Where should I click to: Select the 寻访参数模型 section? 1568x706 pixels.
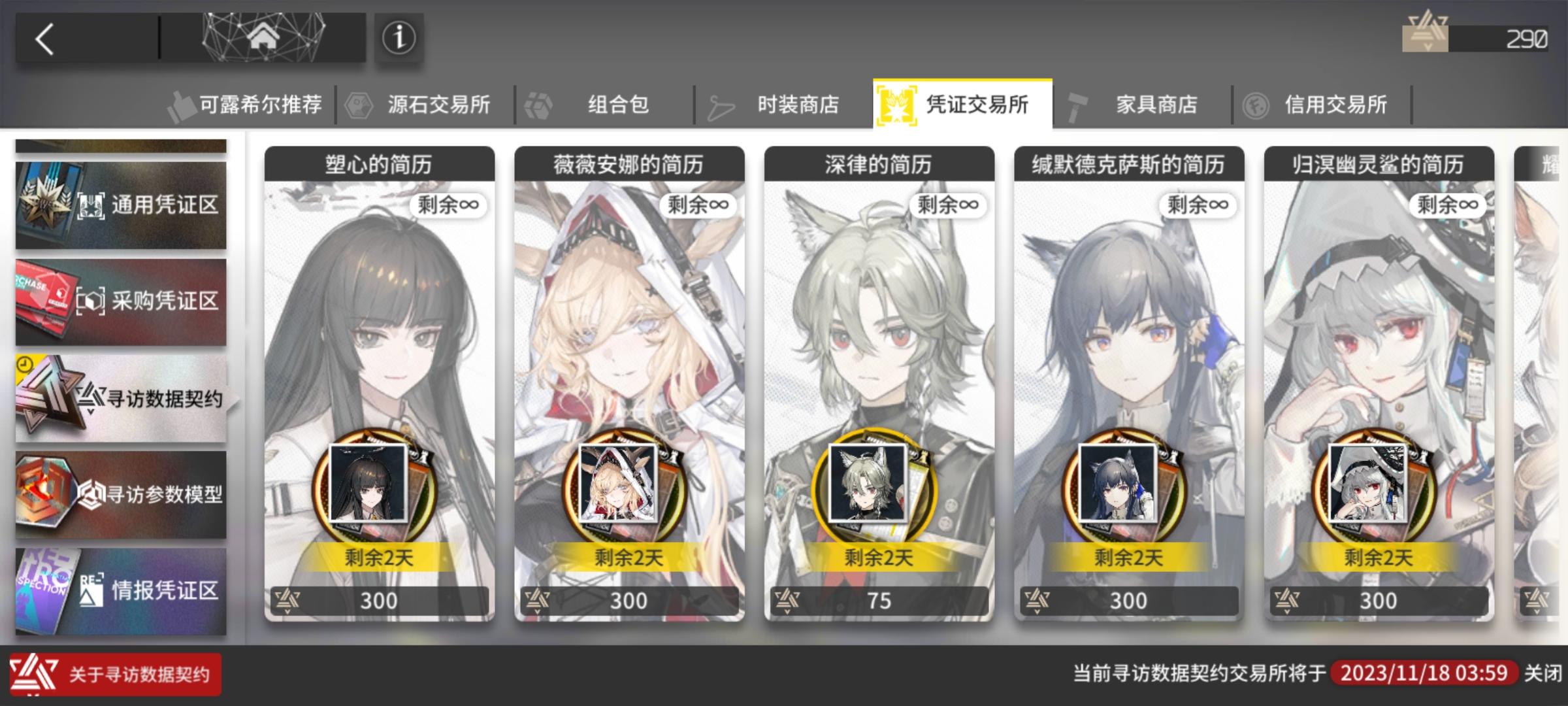(122, 495)
